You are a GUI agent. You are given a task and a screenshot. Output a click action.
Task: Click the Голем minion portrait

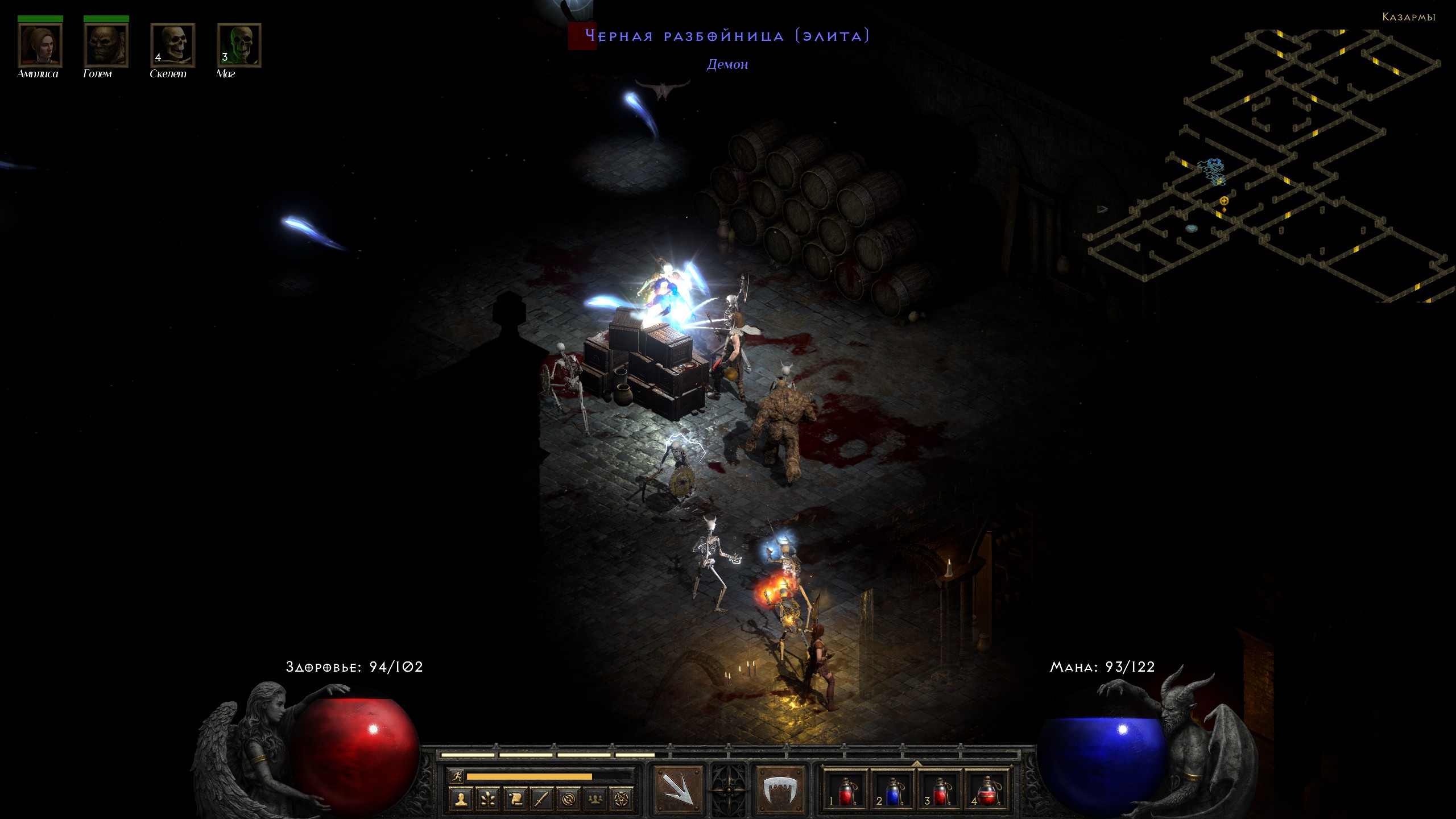click(106, 45)
